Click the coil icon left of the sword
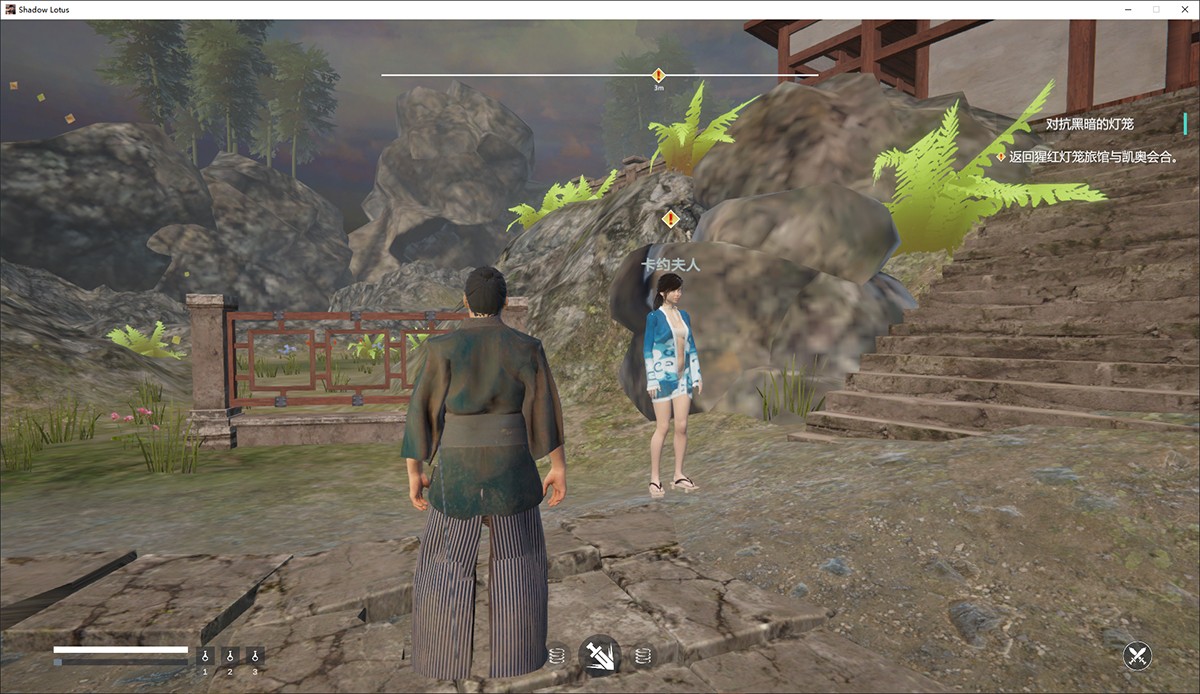 (x=557, y=656)
